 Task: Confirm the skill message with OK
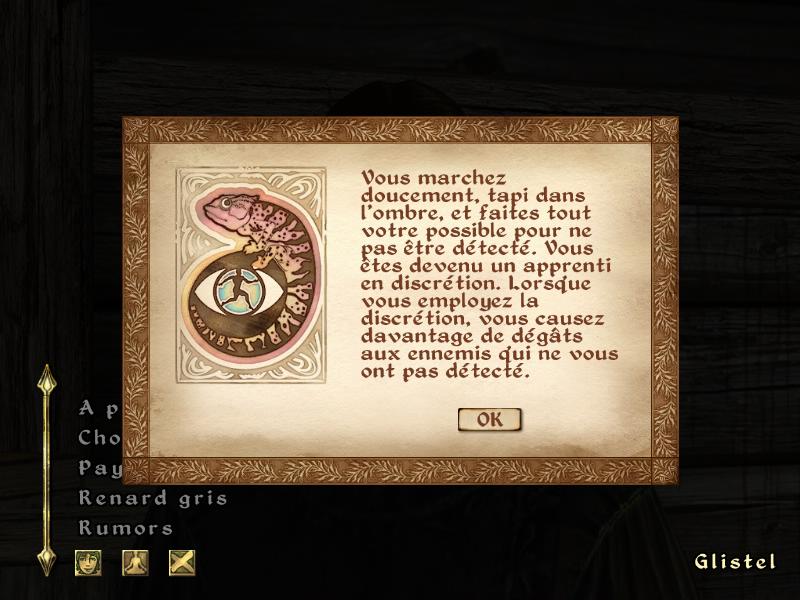[x=489, y=420]
